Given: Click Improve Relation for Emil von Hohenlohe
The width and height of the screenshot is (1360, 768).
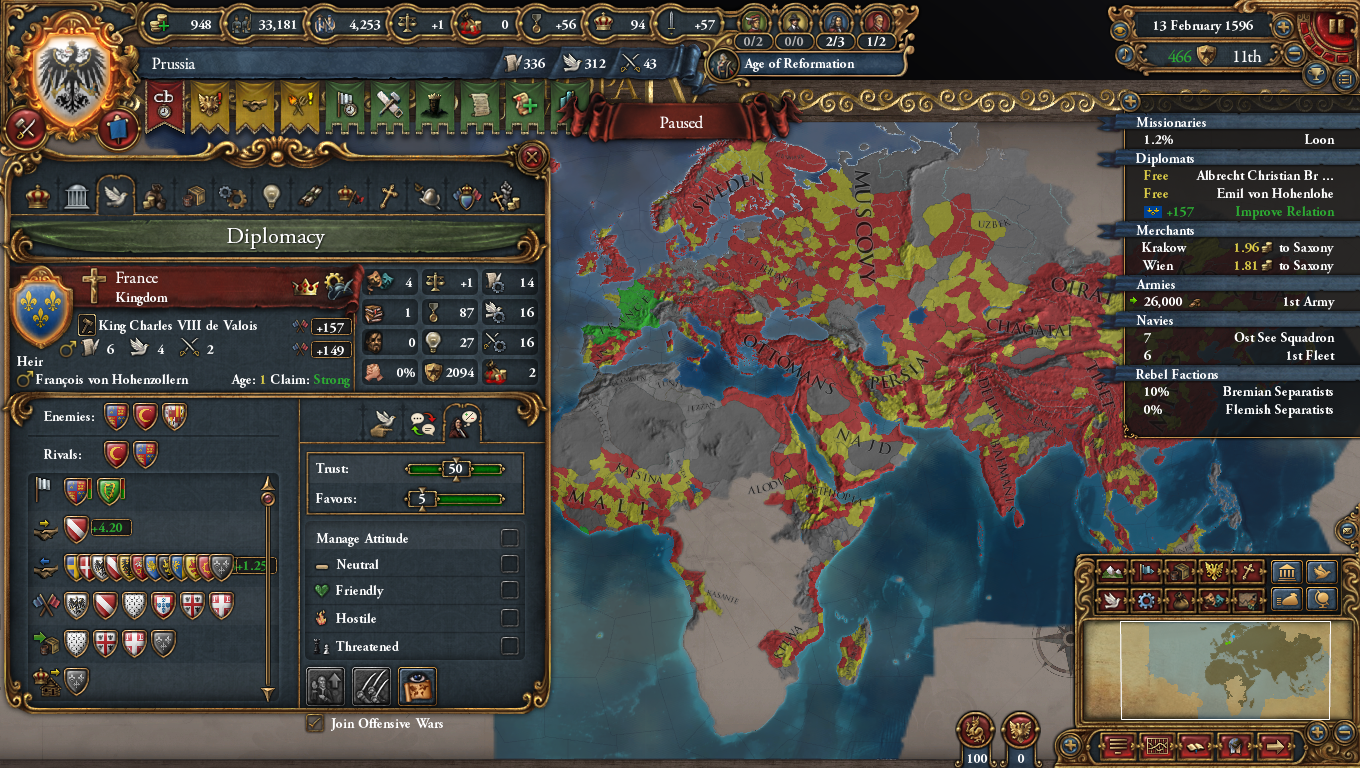Looking at the screenshot, I should tap(1285, 211).
